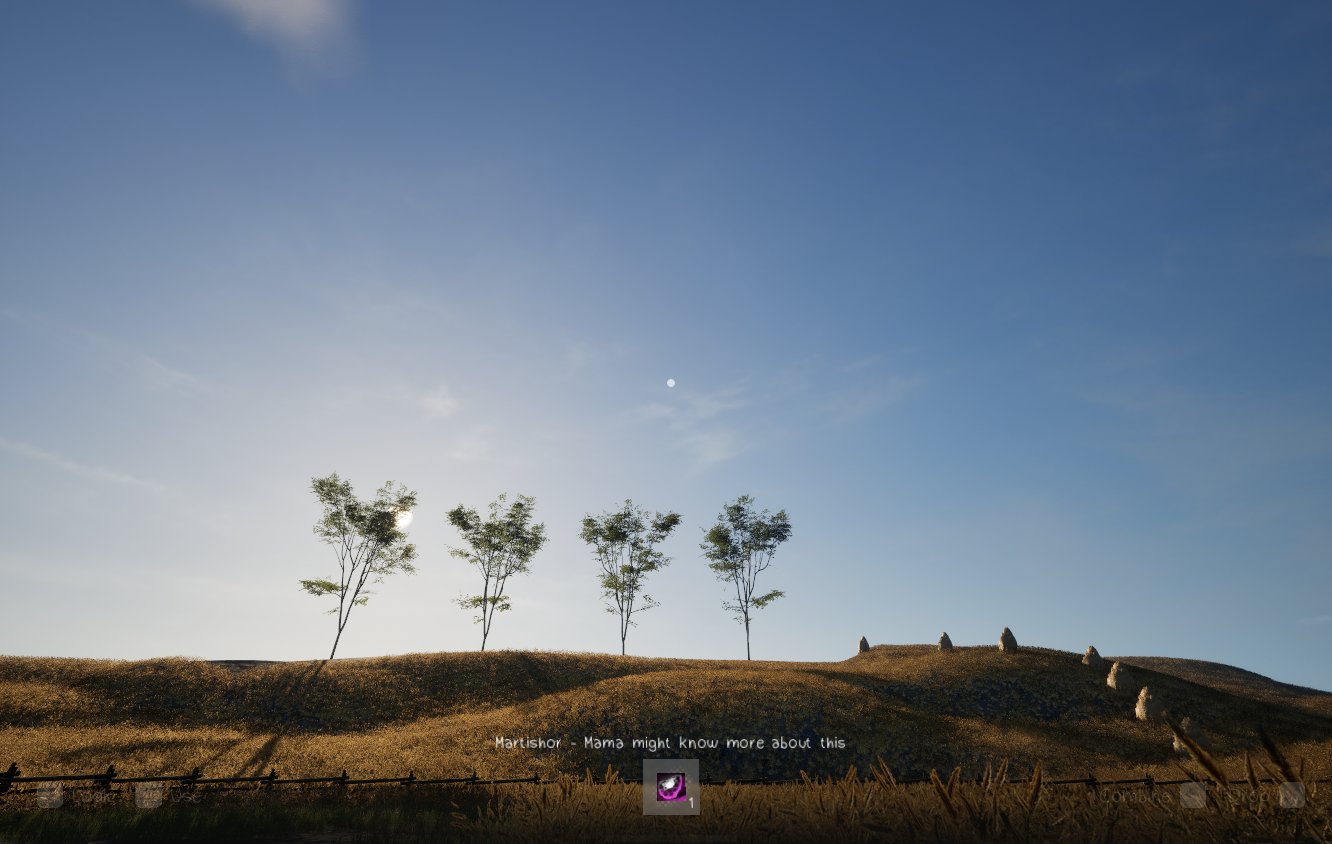Click the mouse button icon beside Combine
Viewport: 1332px width, 844px height.
[1193, 795]
